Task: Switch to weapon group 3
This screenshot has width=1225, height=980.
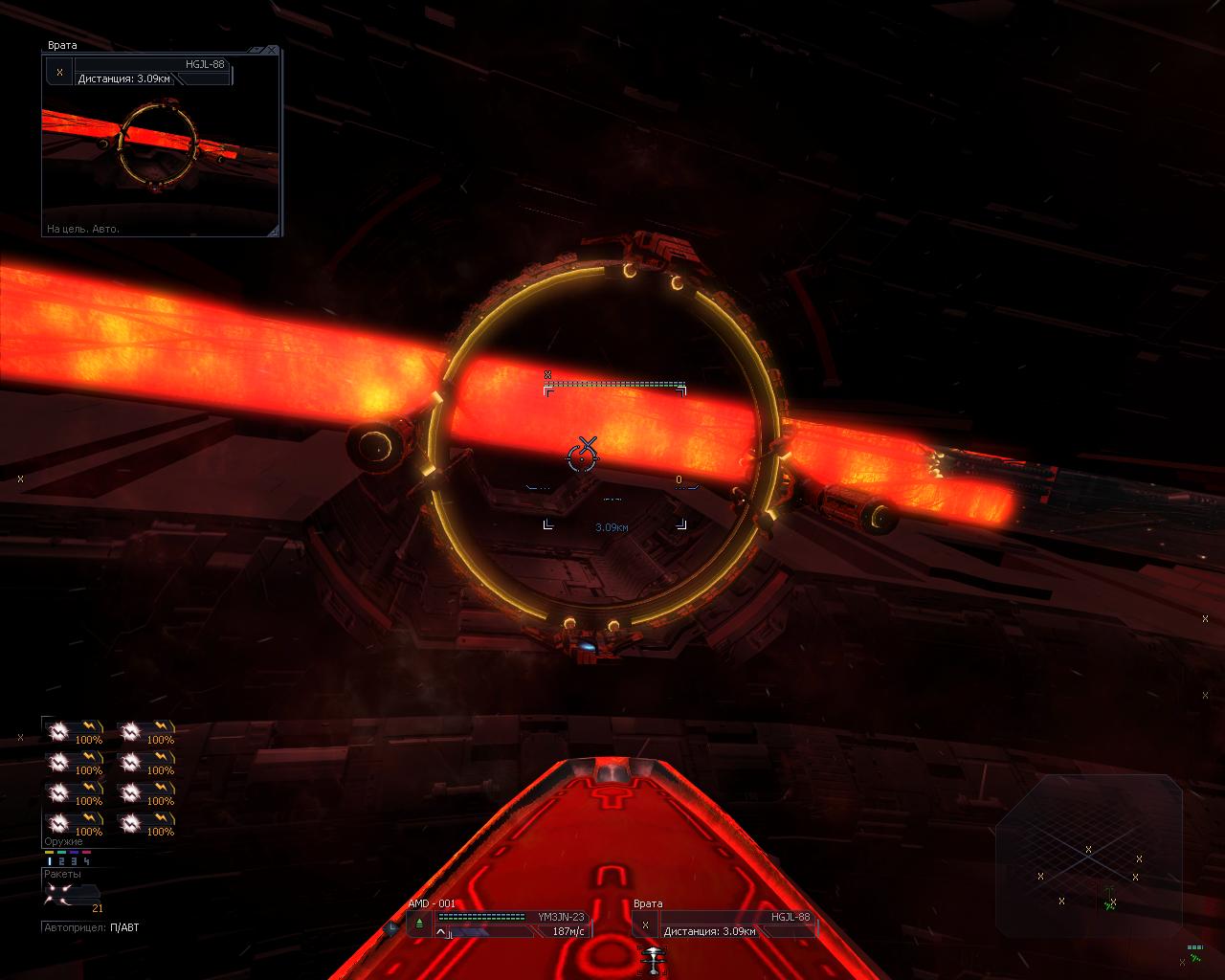Action: pos(75,861)
